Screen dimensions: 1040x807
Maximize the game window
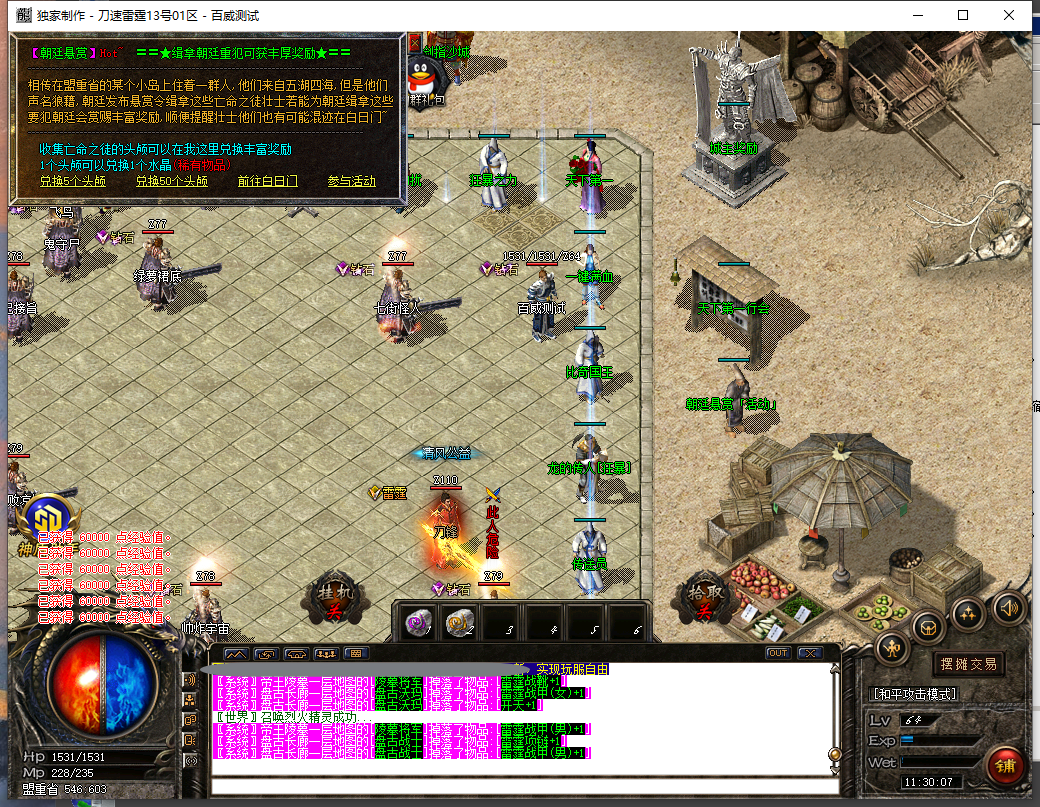click(963, 15)
